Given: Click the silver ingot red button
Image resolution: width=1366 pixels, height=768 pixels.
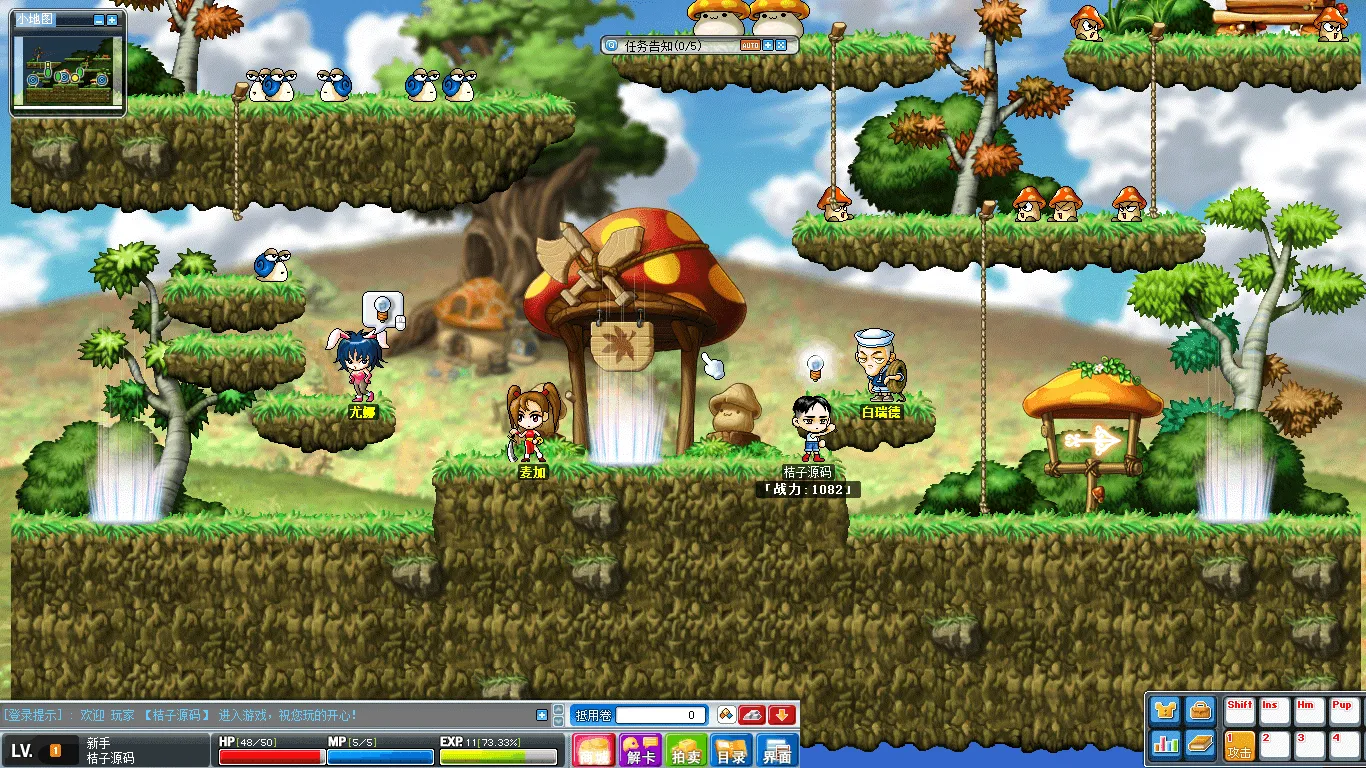Looking at the screenshot, I should [753, 715].
